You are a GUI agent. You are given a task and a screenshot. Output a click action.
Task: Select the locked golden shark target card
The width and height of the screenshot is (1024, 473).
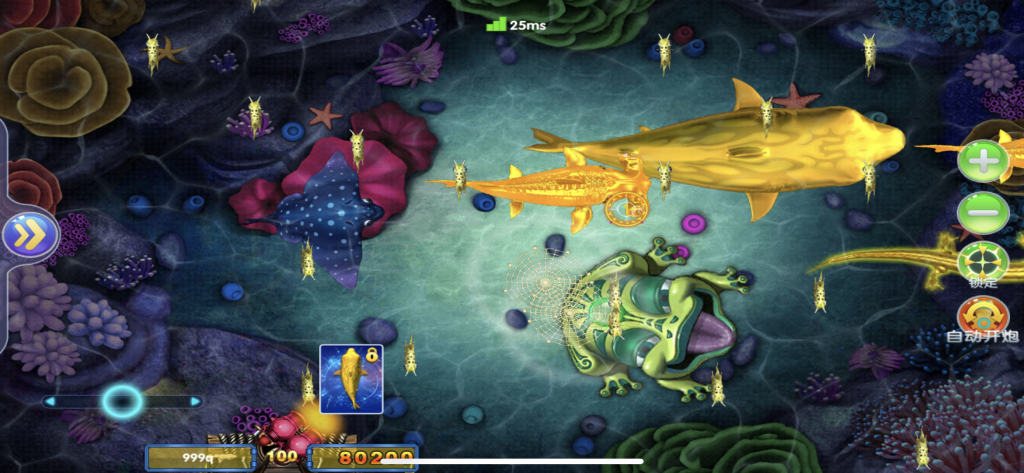pyautogui.click(x=351, y=379)
